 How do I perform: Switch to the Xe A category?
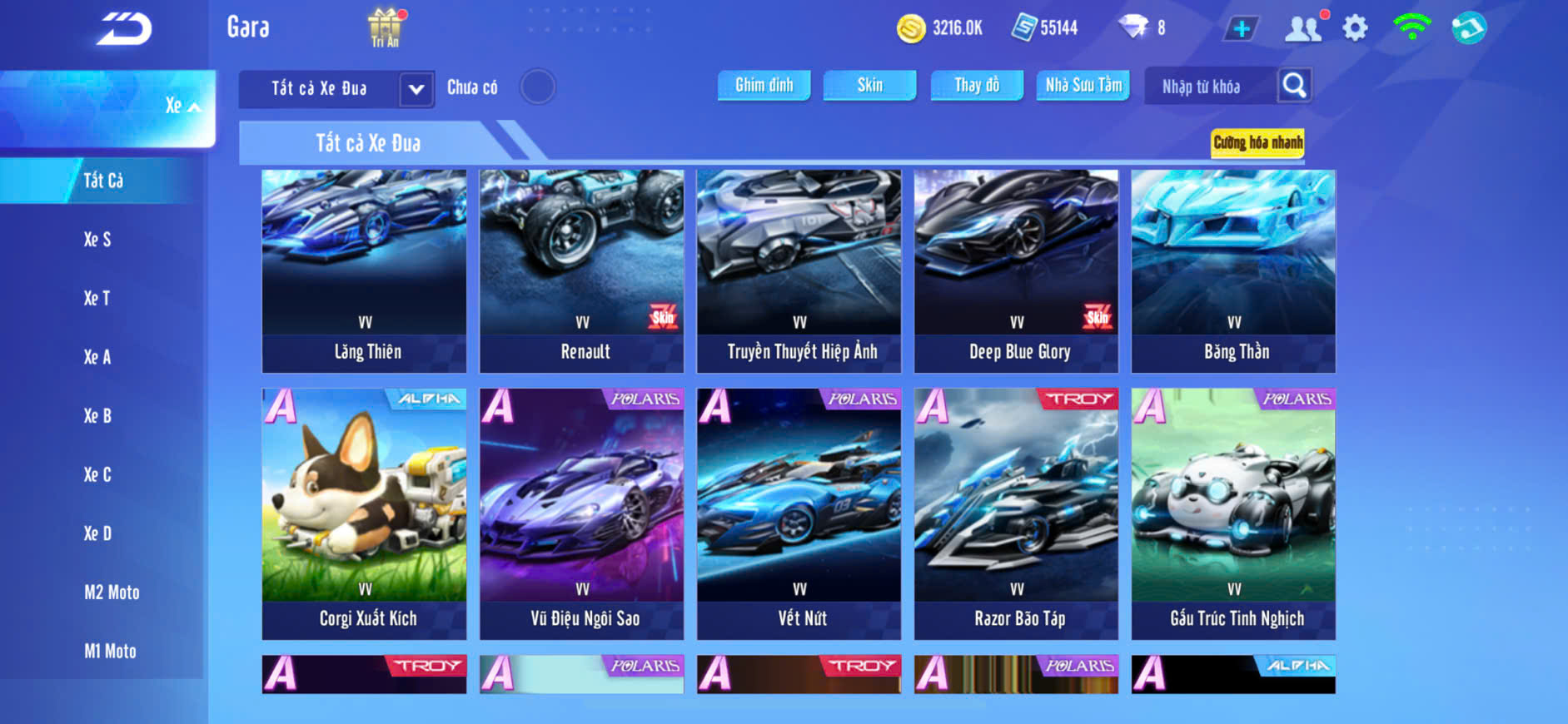tap(97, 357)
